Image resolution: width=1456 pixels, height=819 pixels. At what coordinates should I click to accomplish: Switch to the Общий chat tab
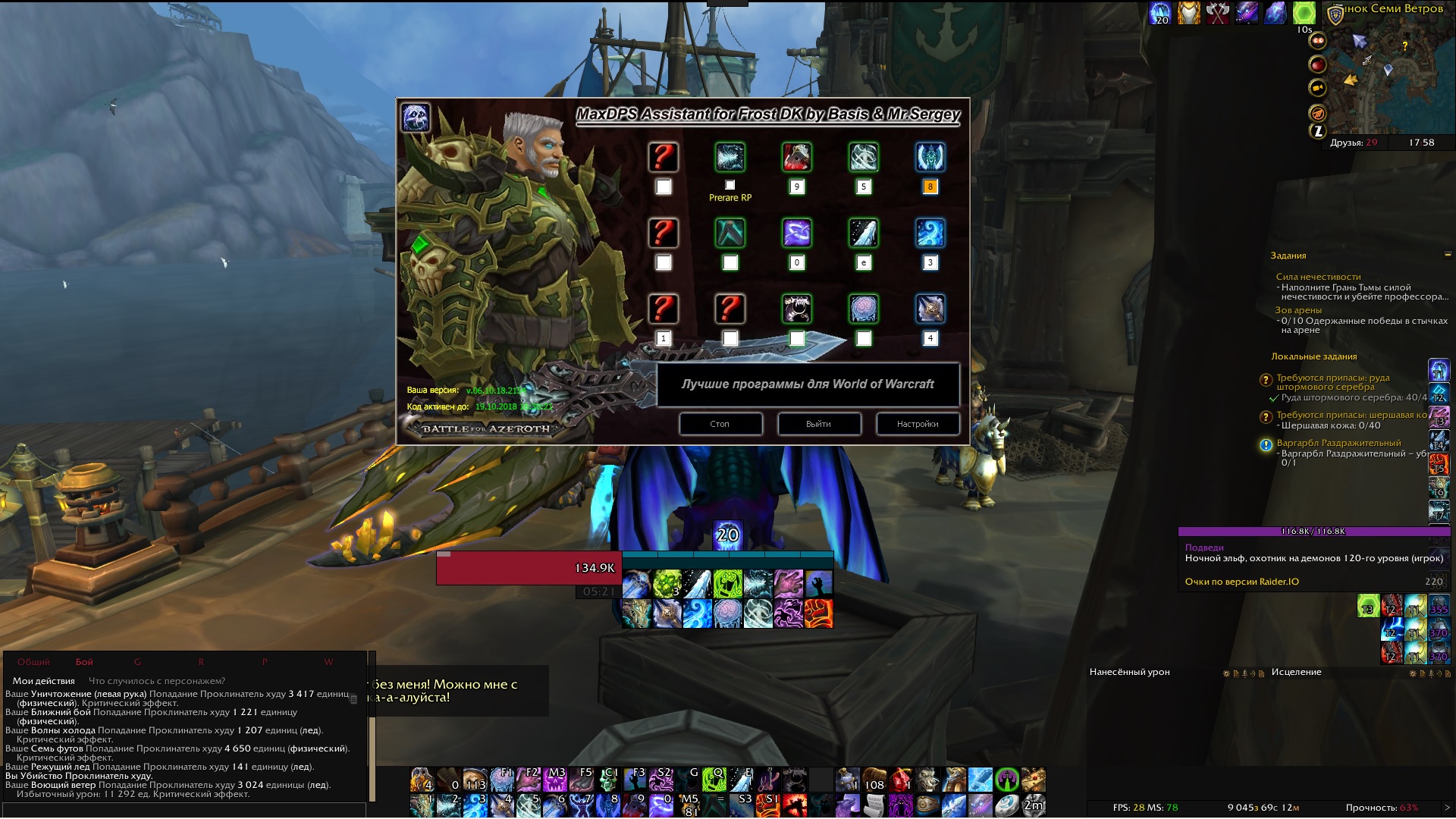[x=33, y=662]
